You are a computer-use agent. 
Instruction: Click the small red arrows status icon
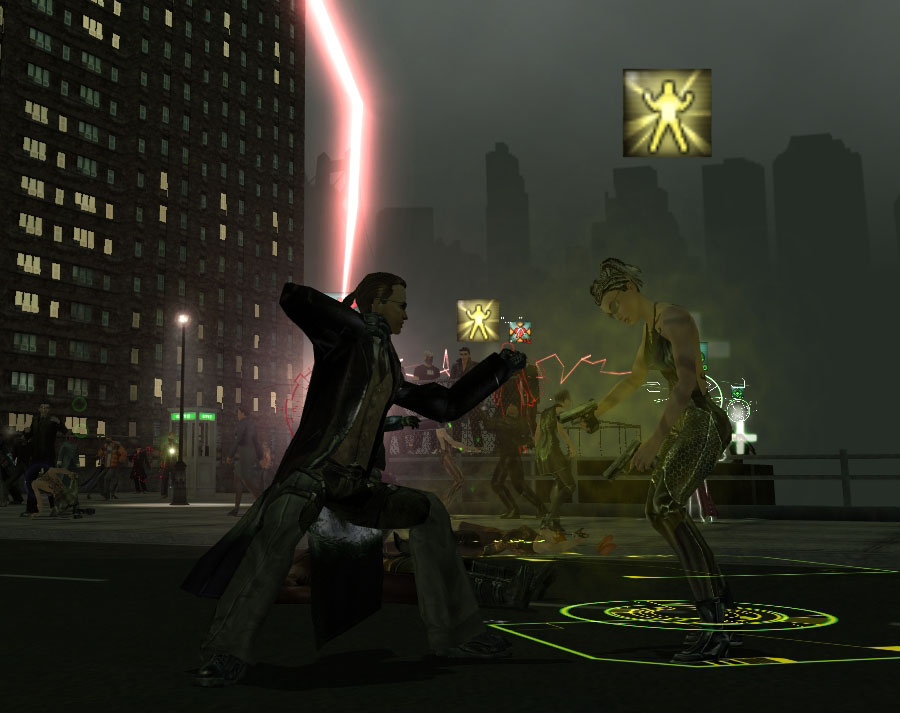tap(520, 331)
